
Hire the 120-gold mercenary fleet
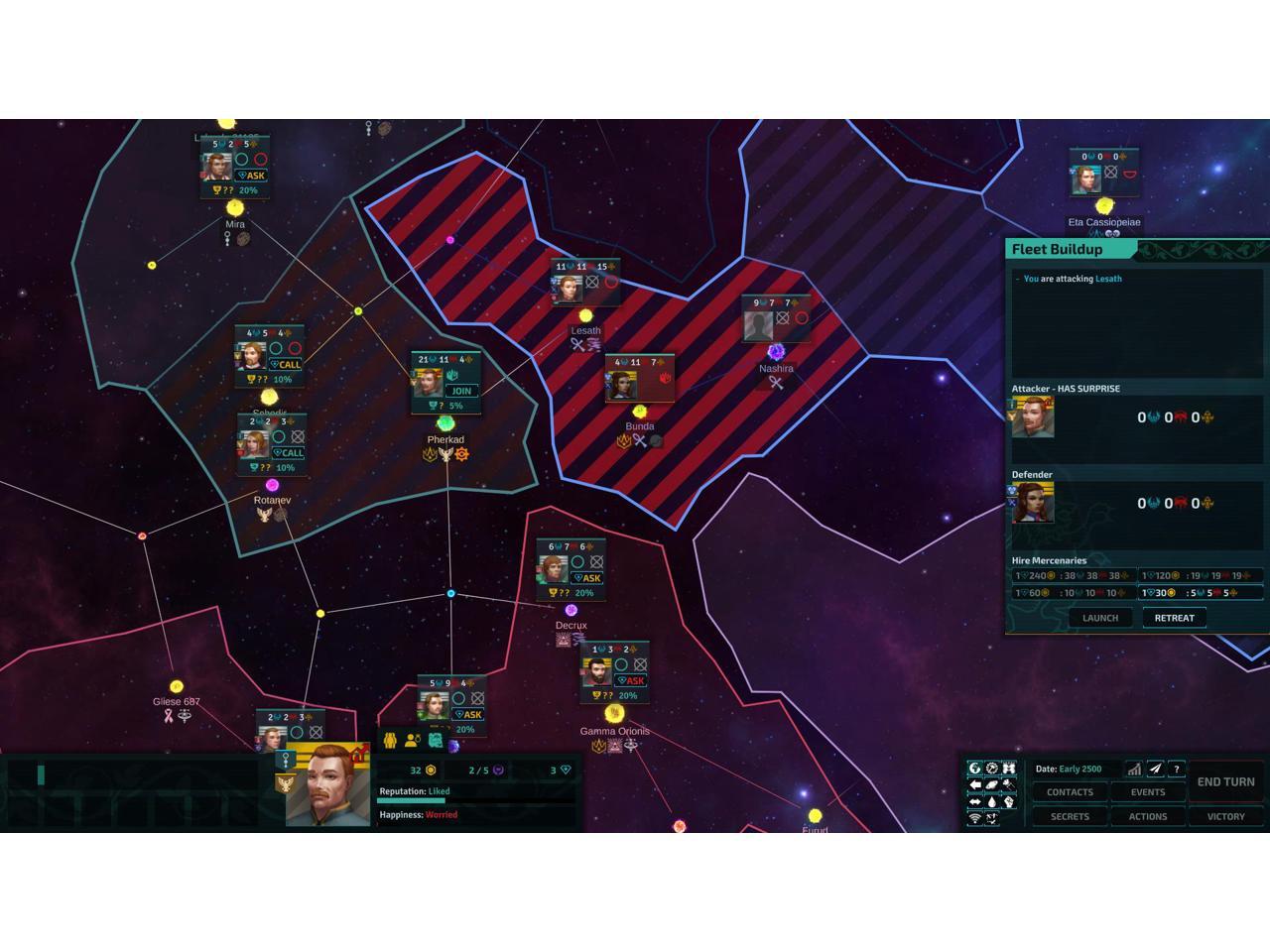click(1201, 576)
